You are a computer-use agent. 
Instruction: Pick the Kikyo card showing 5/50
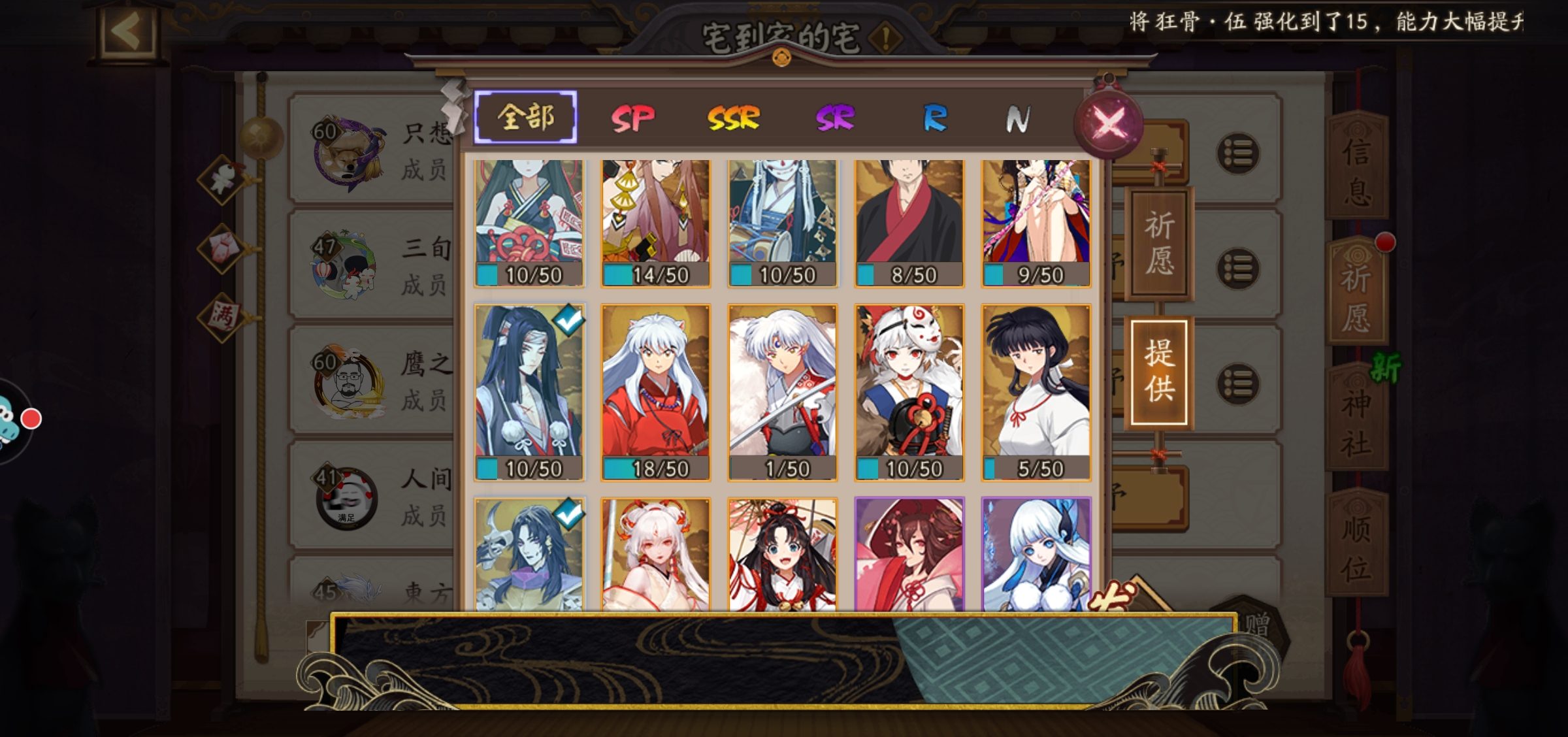1036,392
